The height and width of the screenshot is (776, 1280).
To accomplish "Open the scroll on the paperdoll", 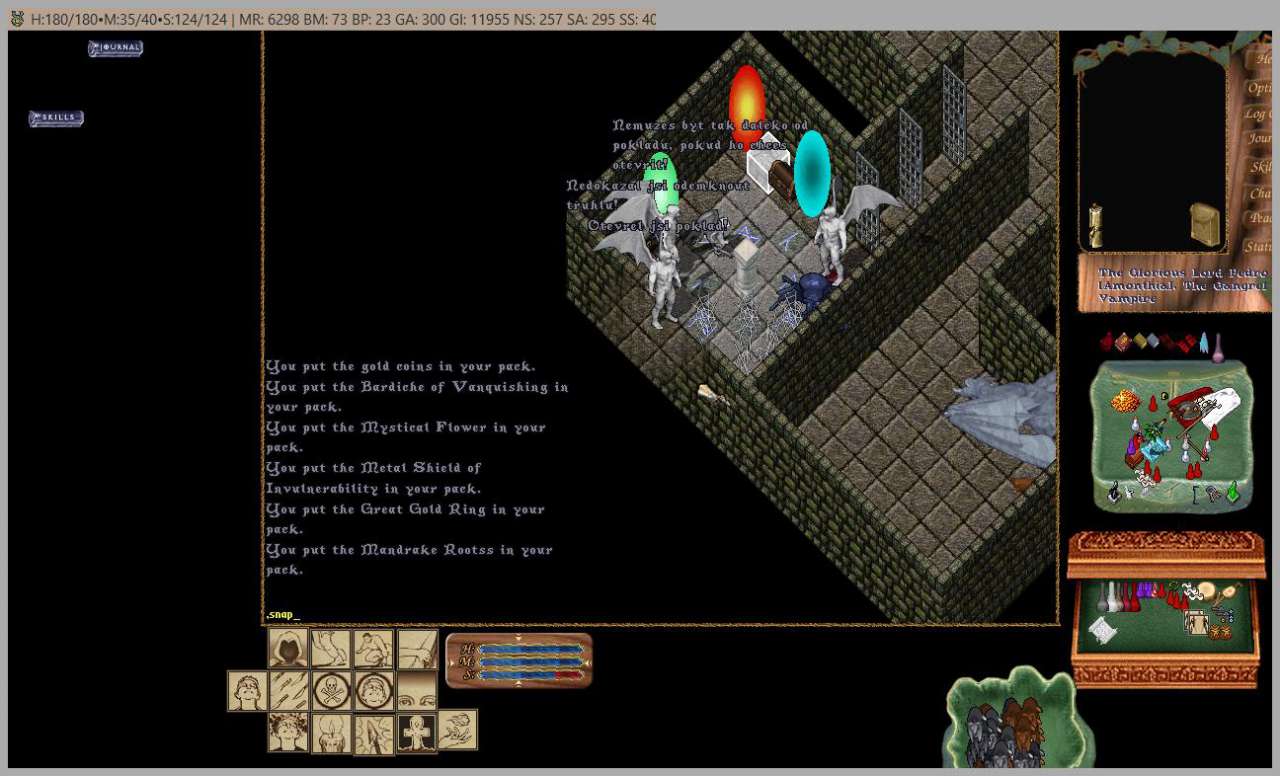I will click(1095, 225).
